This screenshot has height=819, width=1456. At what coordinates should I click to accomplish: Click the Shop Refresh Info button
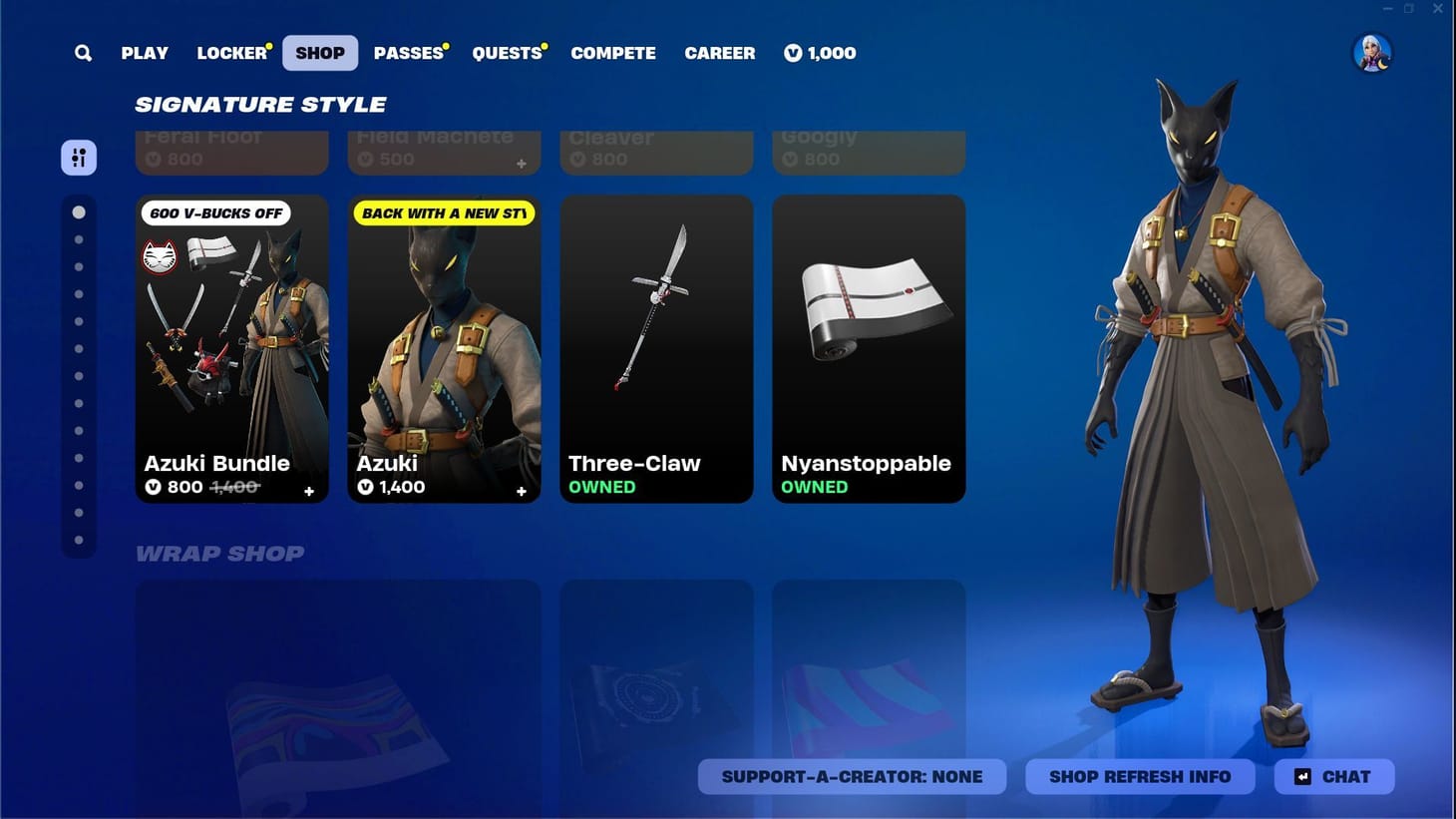(x=1140, y=776)
